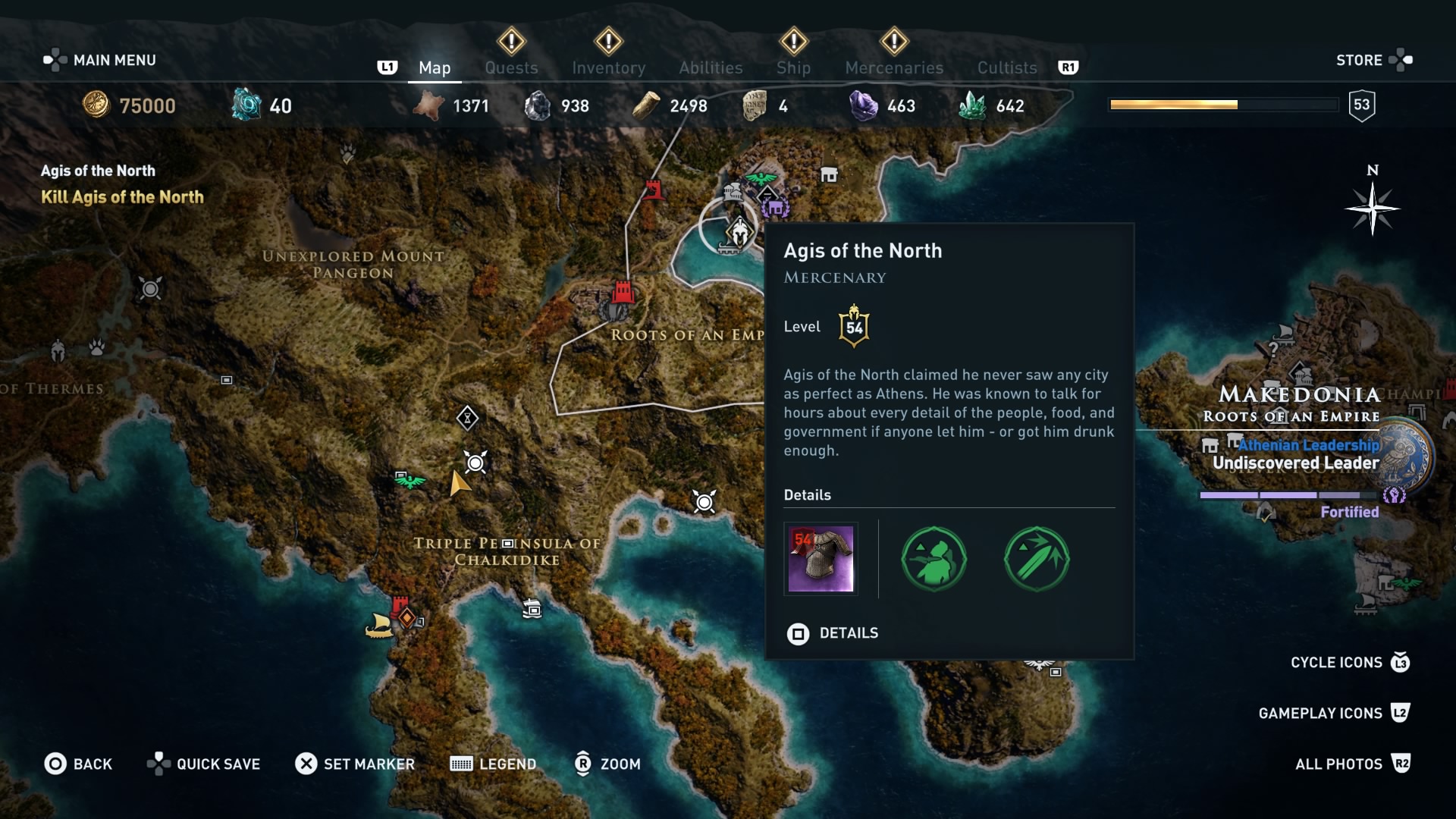Open the Mercenaries tab
Image resolution: width=1456 pixels, height=819 pixels.
pos(894,67)
